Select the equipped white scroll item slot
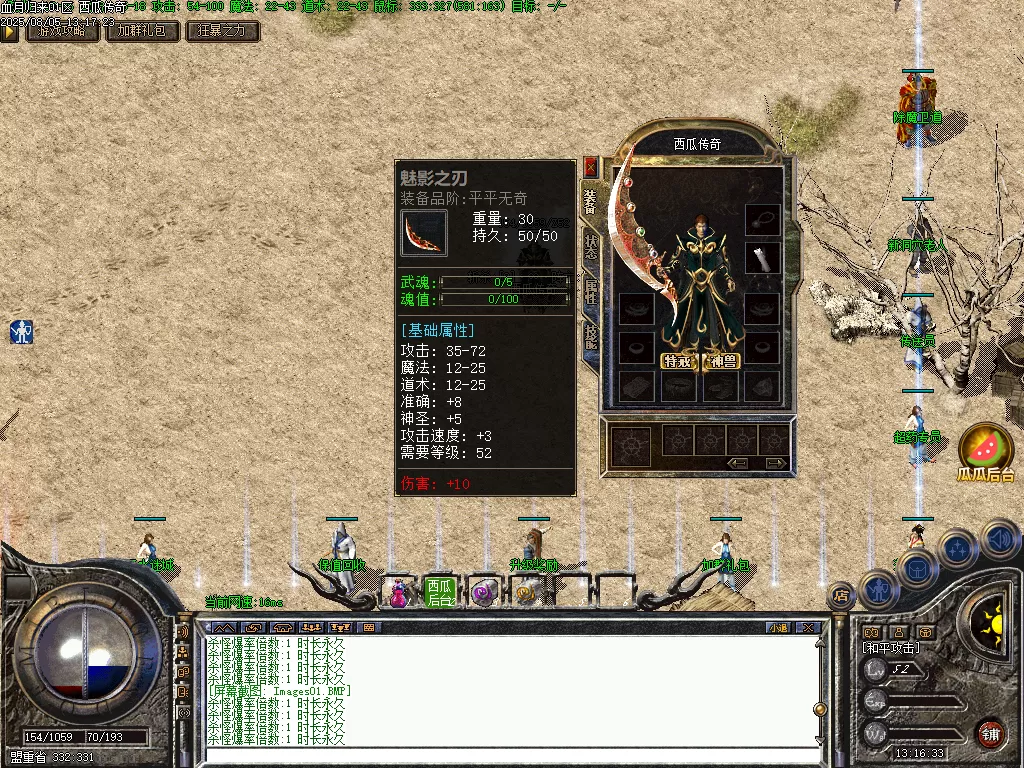This screenshot has height=768, width=1024. pos(763,258)
